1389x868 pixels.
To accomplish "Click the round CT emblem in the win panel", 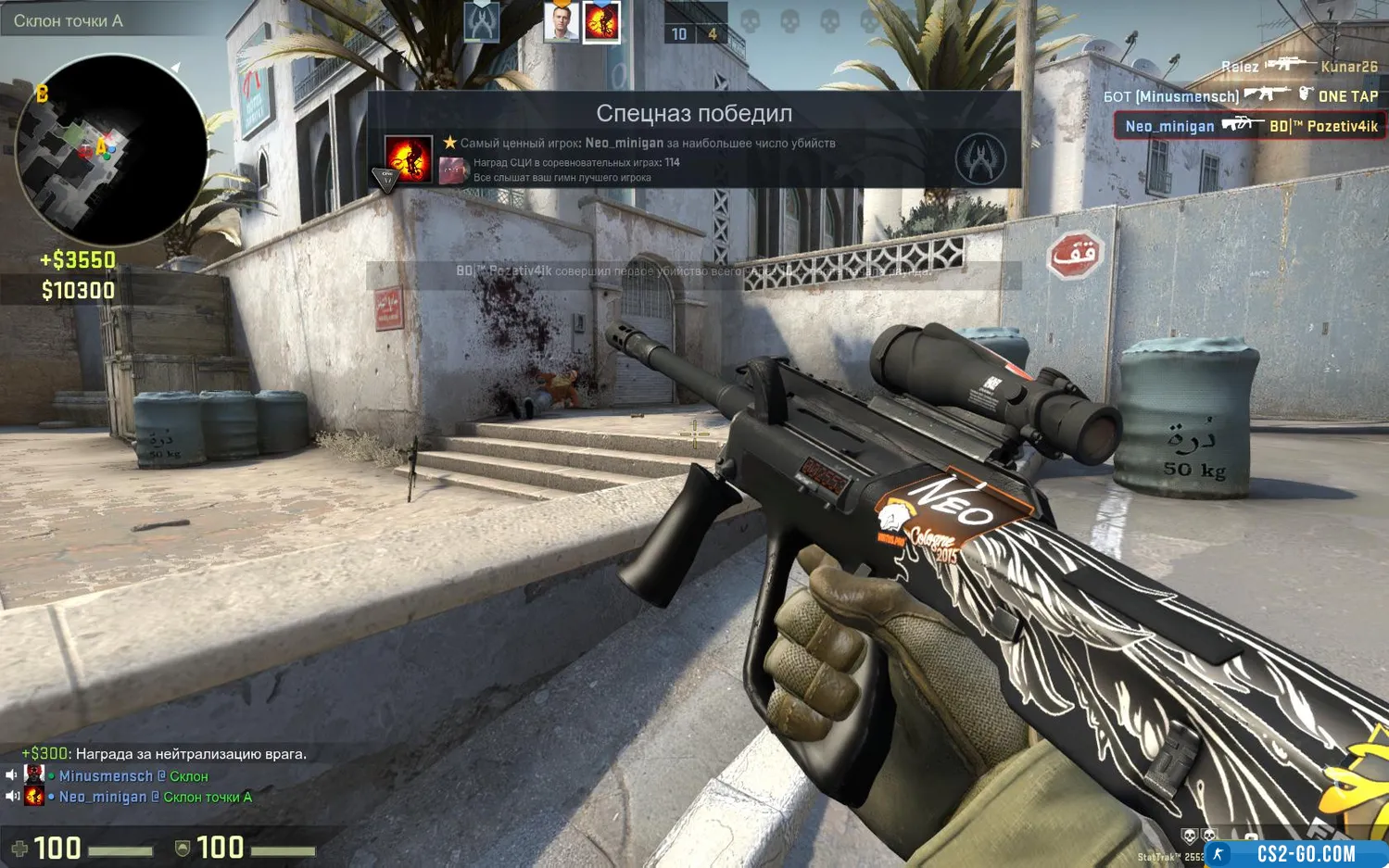I will click(x=980, y=159).
